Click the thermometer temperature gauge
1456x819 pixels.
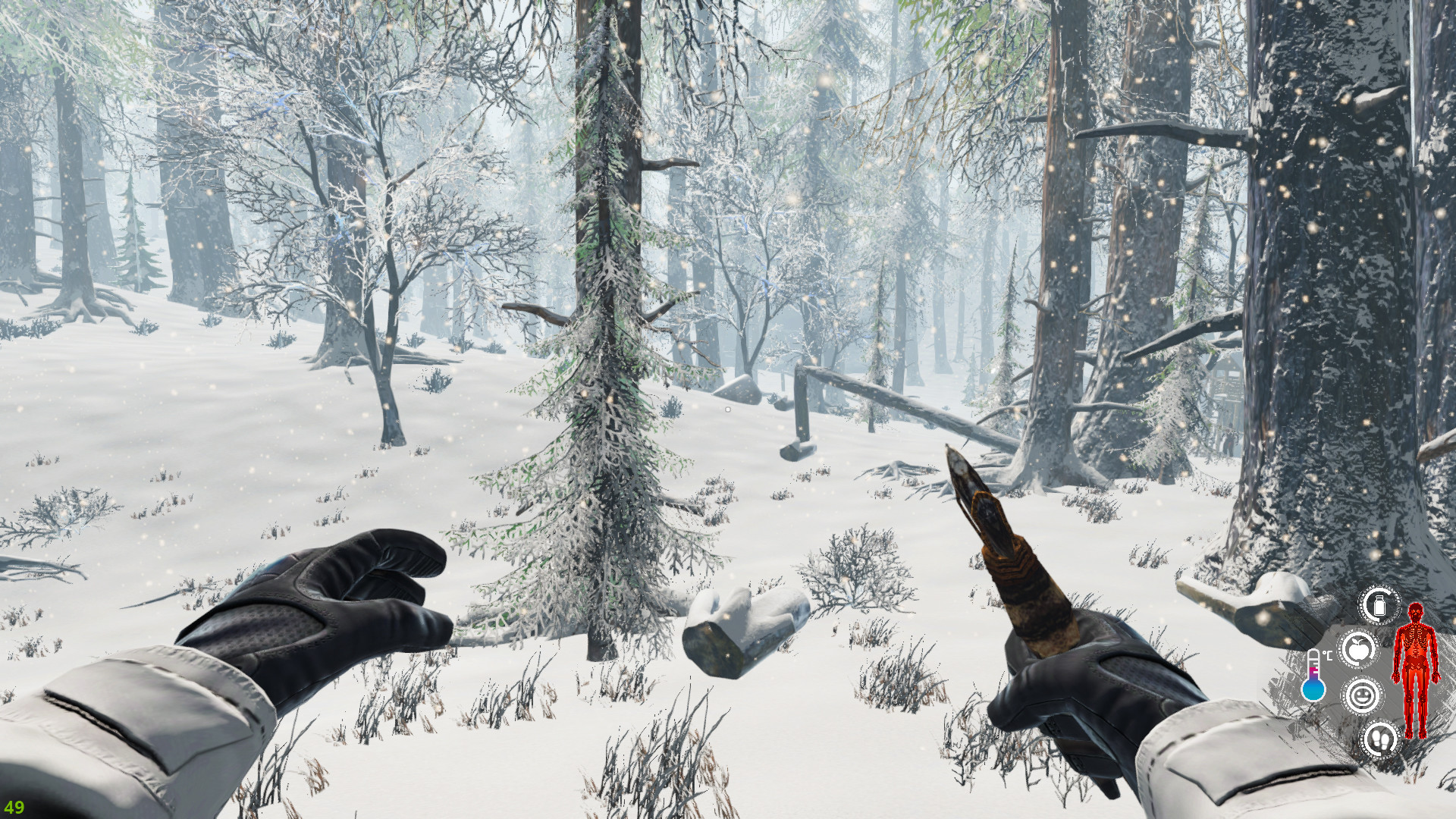(1313, 675)
